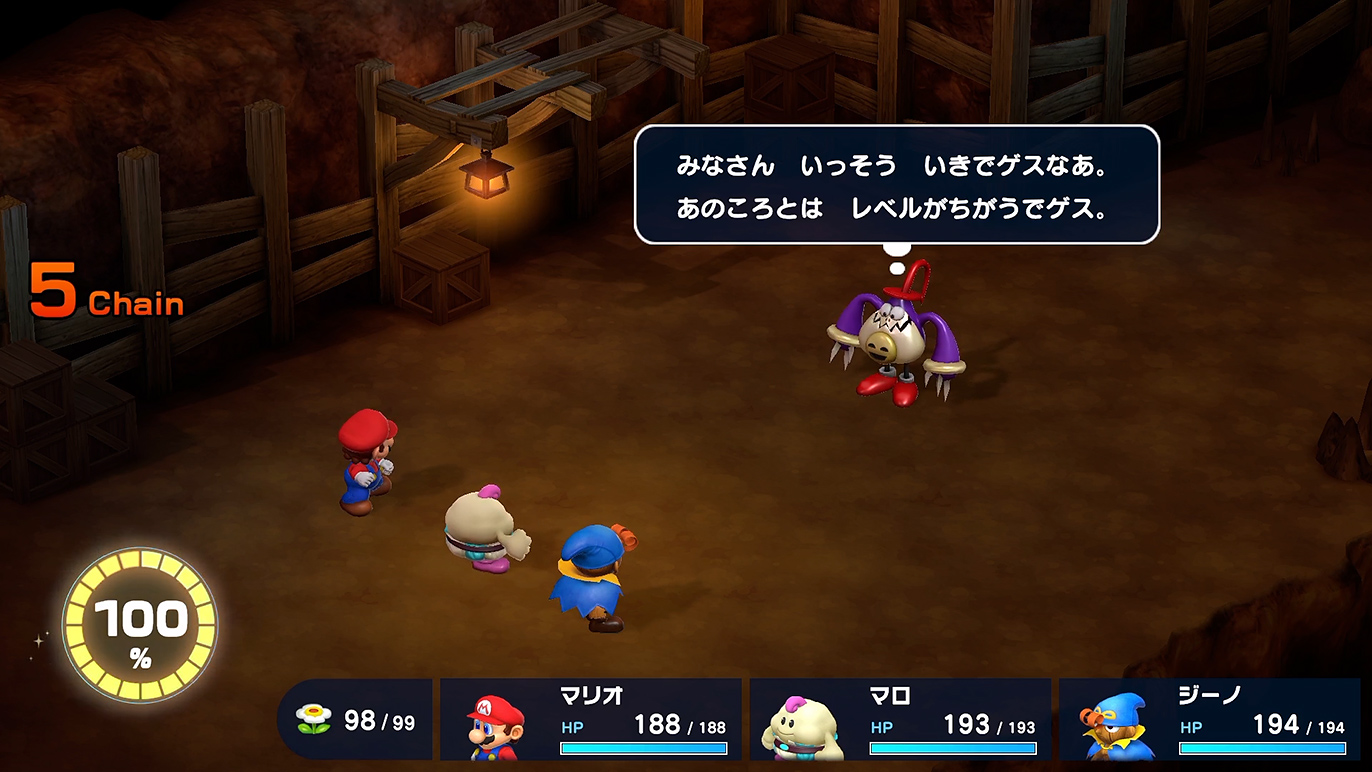Select Geno's (ジーノ) party status panel
Image resolution: width=1372 pixels, height=772 pixels.
[x=1209, y=719]
